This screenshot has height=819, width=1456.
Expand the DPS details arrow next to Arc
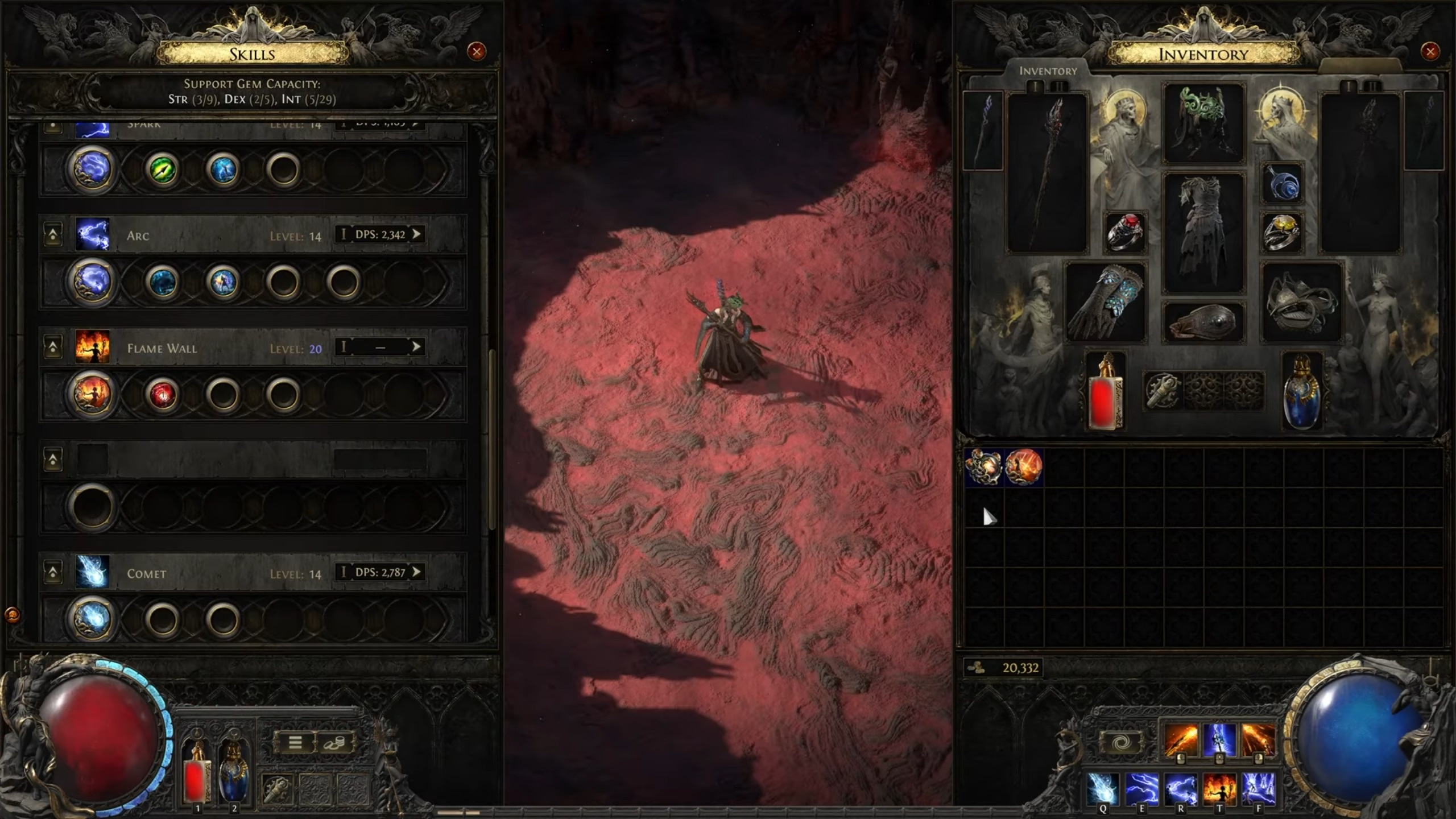click(419, 234)
